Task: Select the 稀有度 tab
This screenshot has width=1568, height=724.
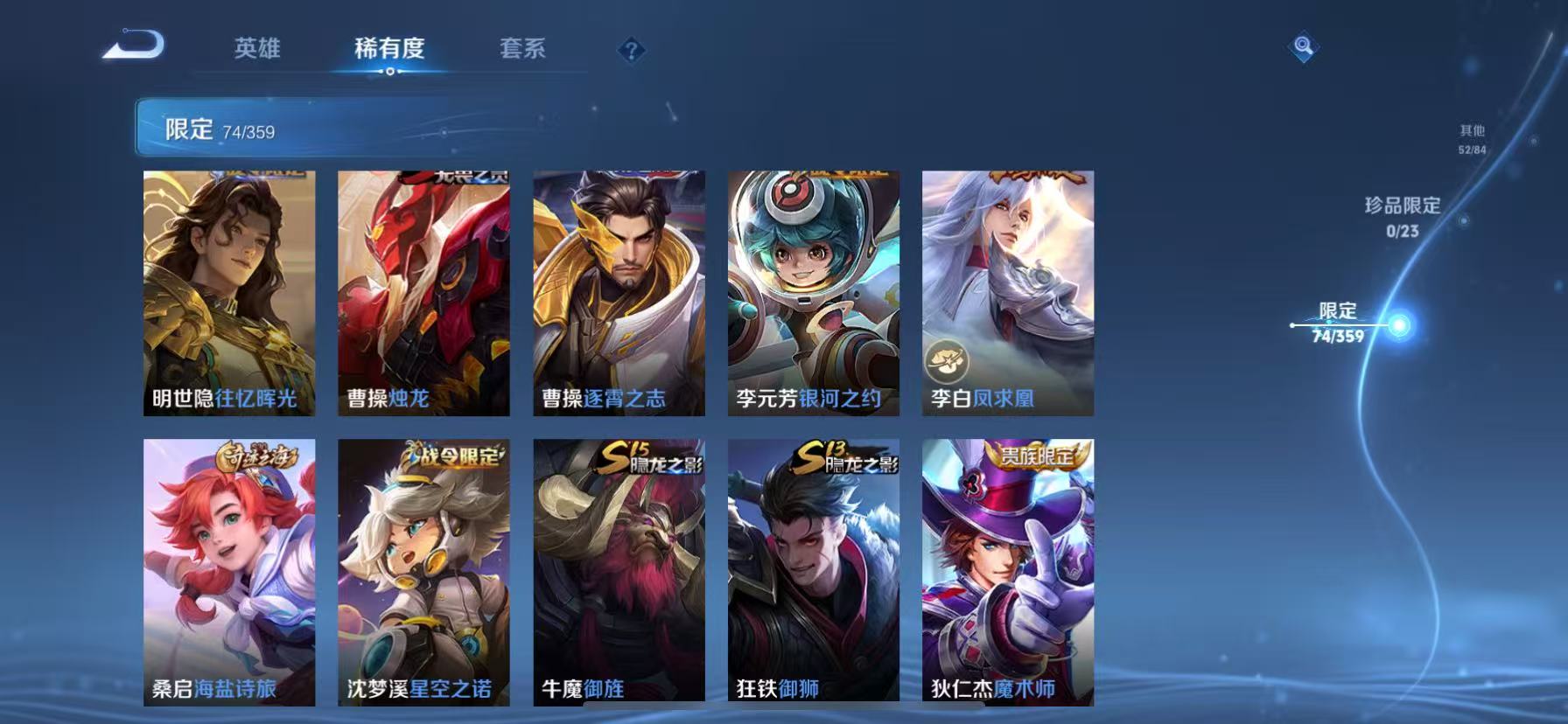Action: click(x=390, y=50)
